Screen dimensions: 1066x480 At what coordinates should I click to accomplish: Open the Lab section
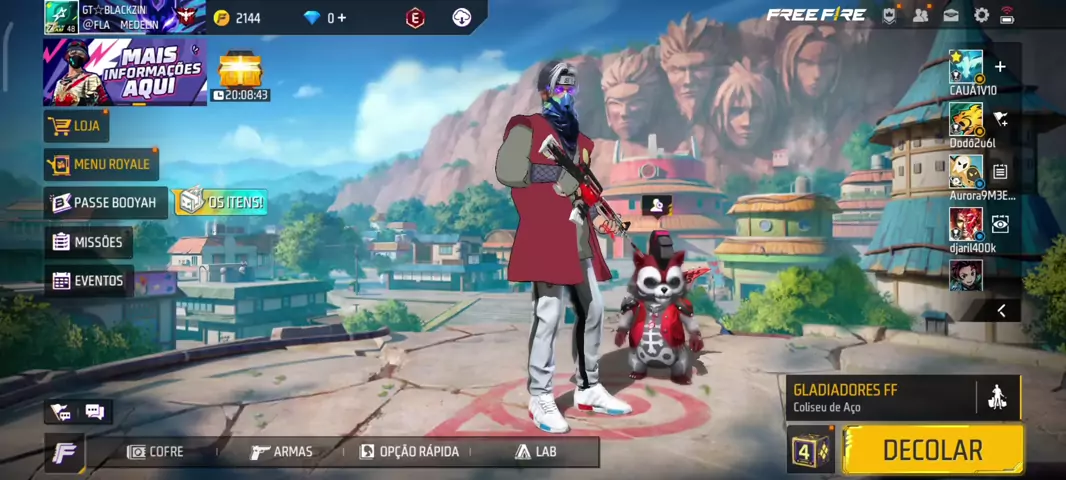pos(535,452)
